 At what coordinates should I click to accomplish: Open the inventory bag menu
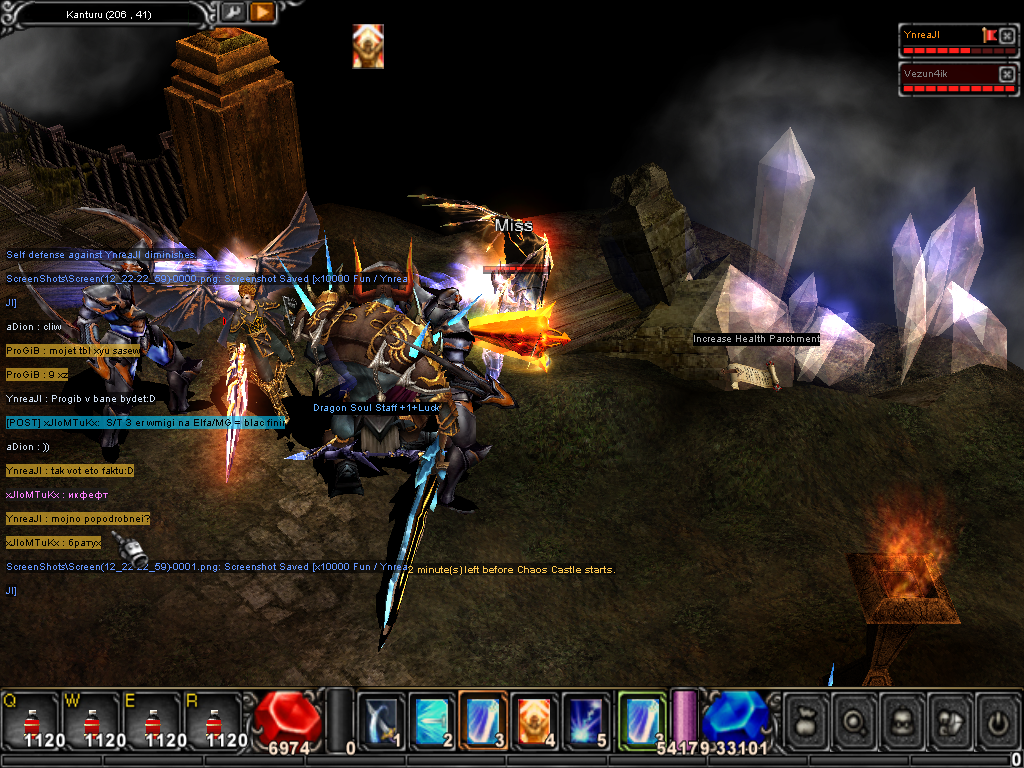(806, 720)
